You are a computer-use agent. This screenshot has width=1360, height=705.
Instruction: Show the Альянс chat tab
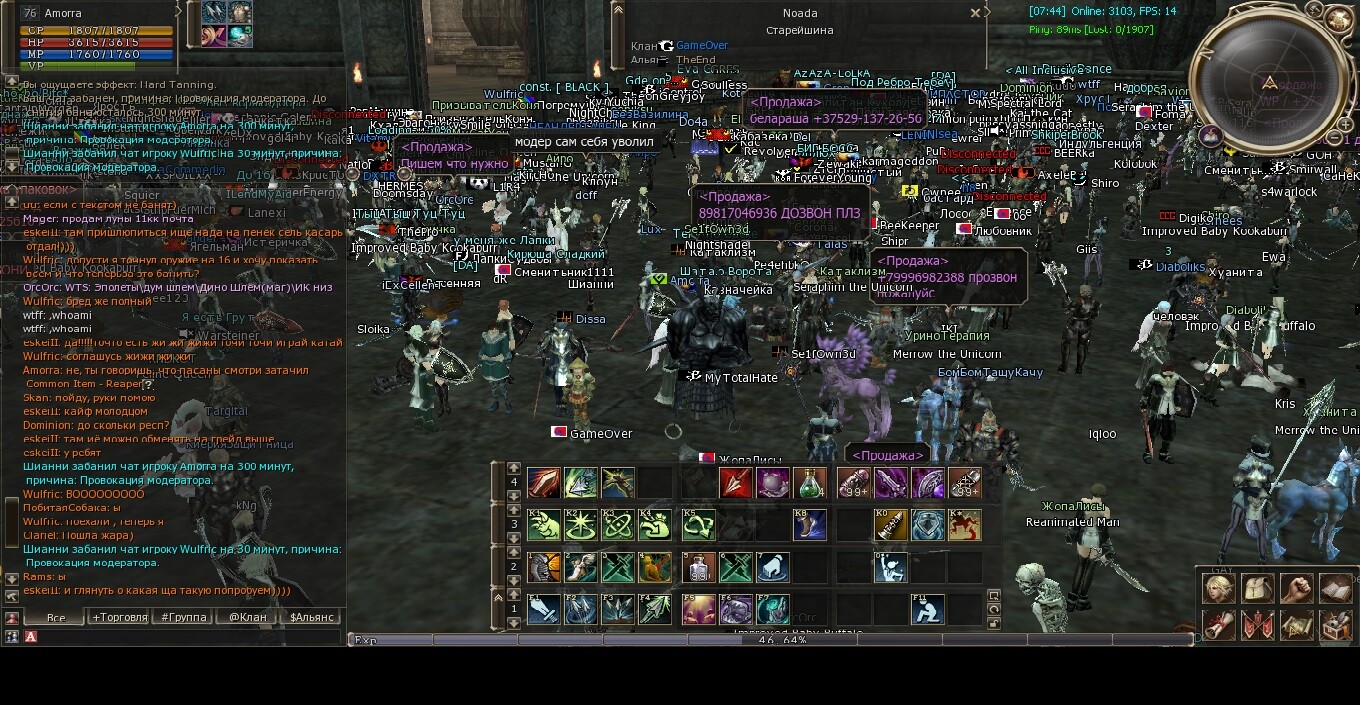[311, 617]
